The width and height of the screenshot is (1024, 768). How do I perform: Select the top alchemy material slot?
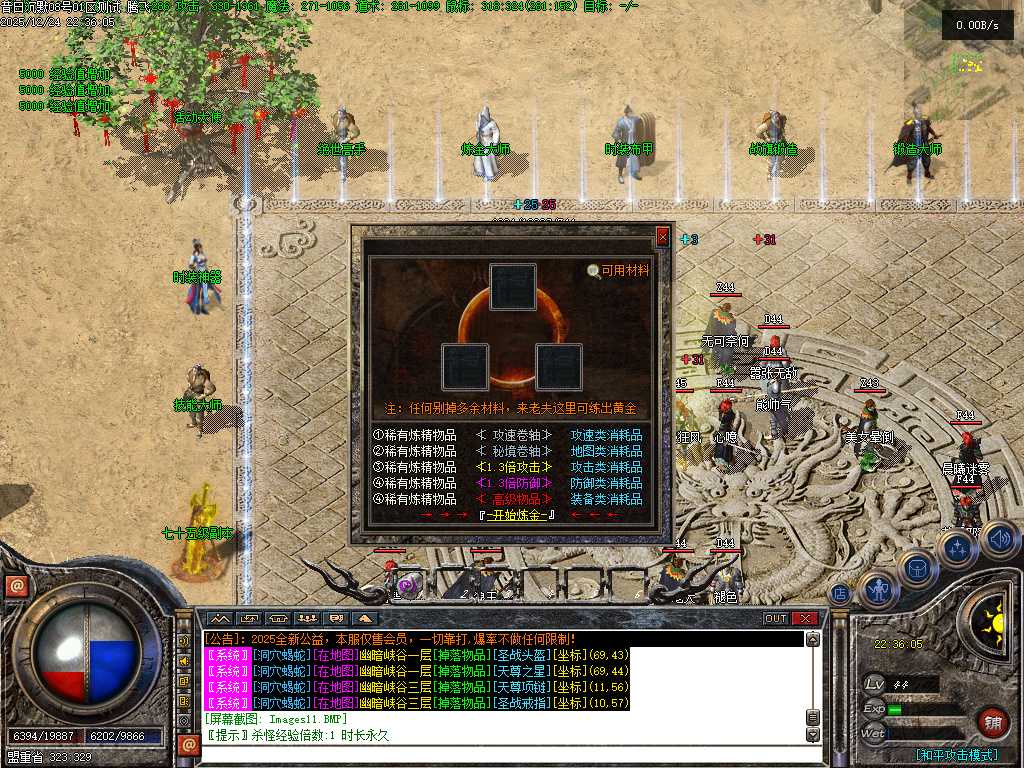[513, 288]
